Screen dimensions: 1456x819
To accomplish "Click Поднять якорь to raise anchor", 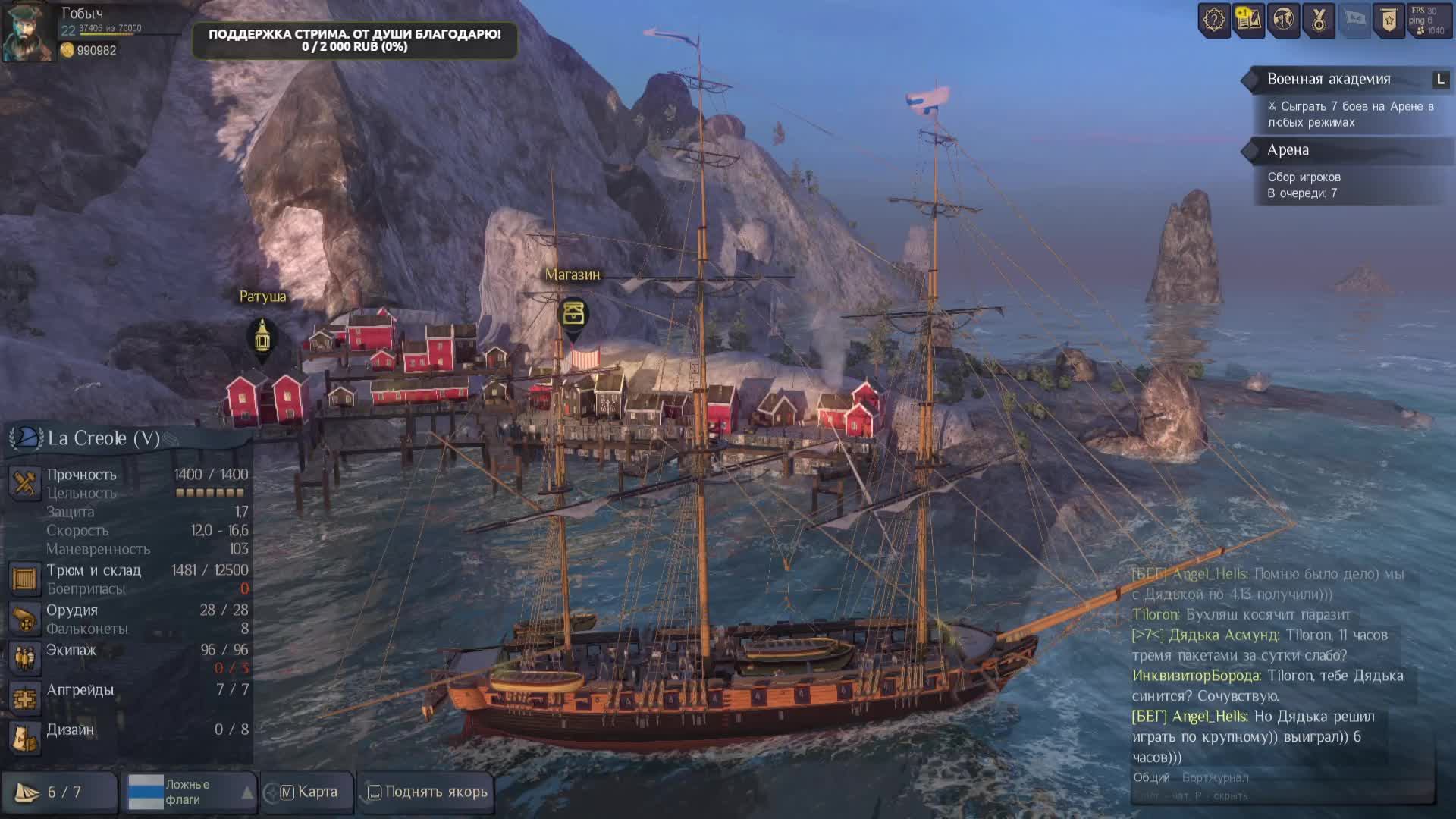I will click(428, 792).
